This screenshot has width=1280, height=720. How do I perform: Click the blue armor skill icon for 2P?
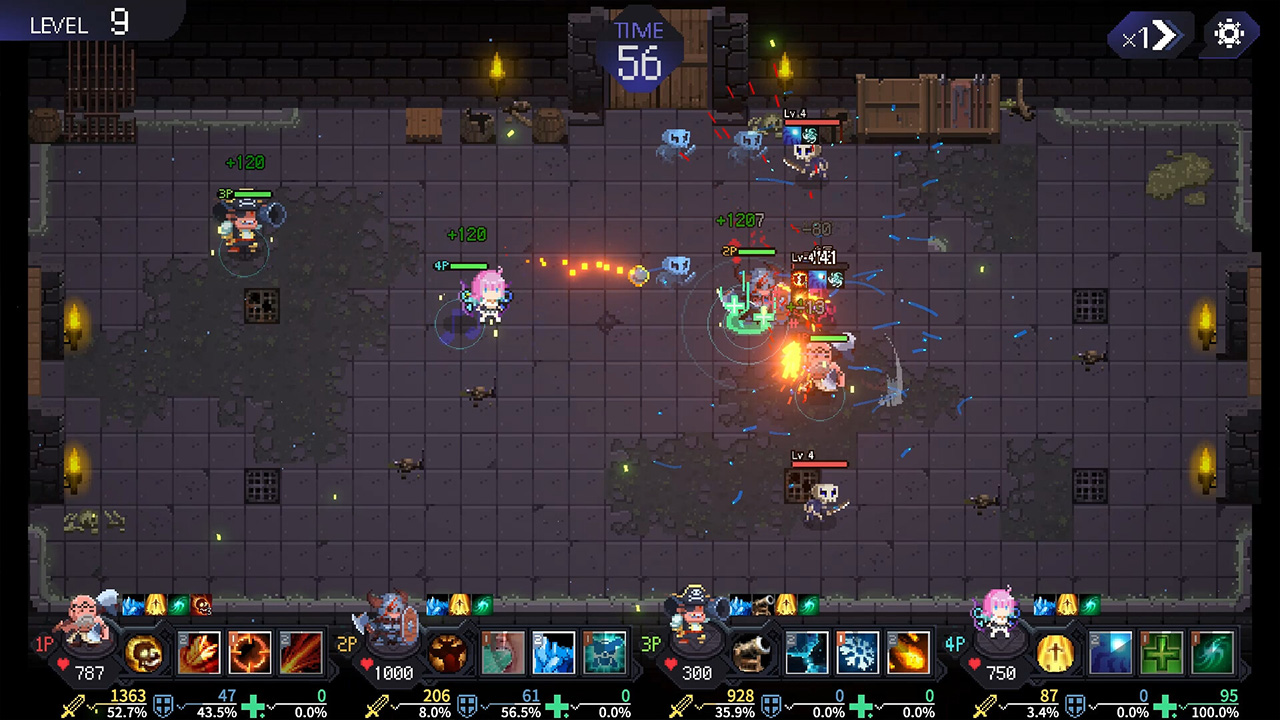click(605, 652)
